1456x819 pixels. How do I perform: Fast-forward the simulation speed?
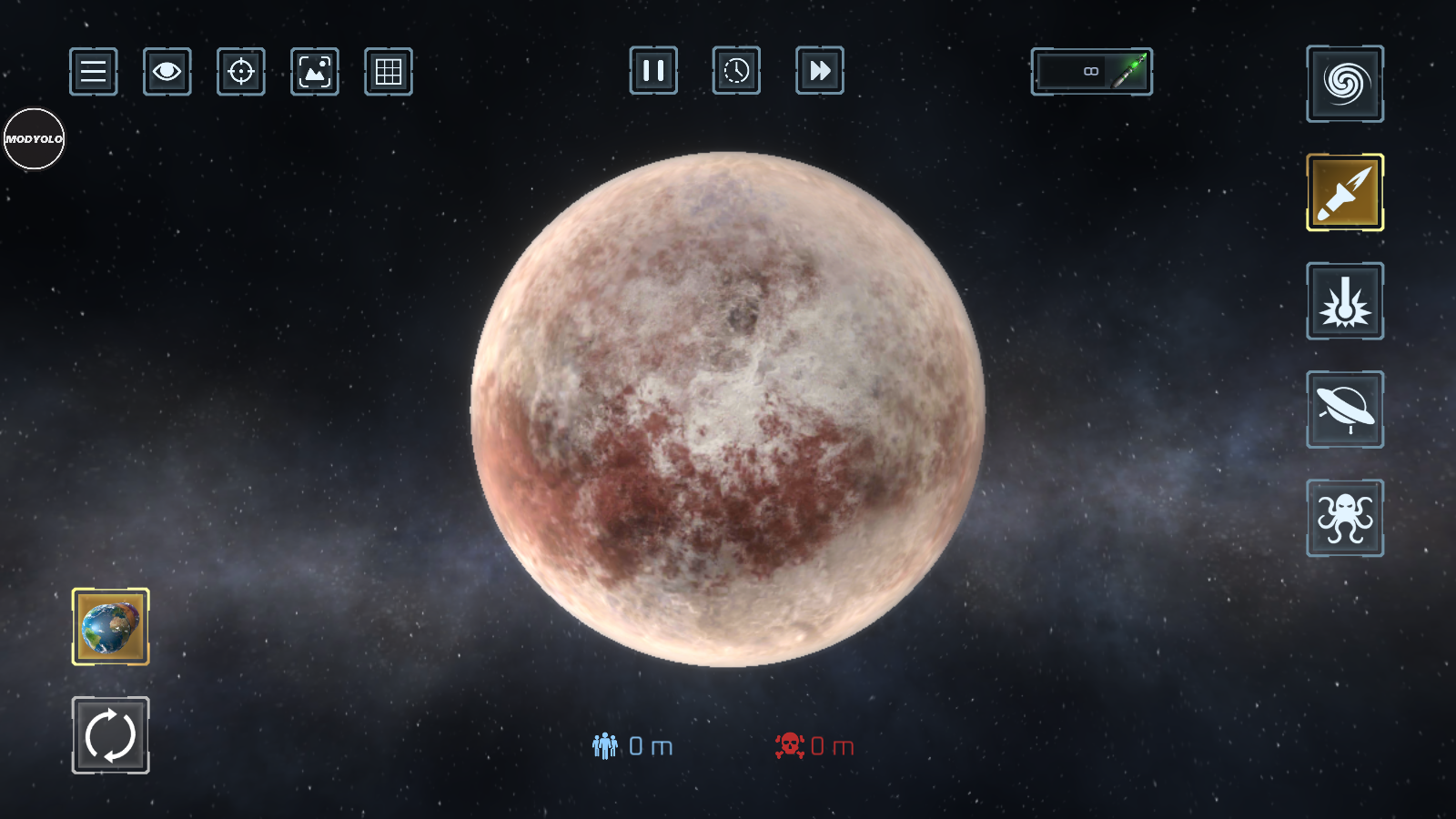(820, 70)
